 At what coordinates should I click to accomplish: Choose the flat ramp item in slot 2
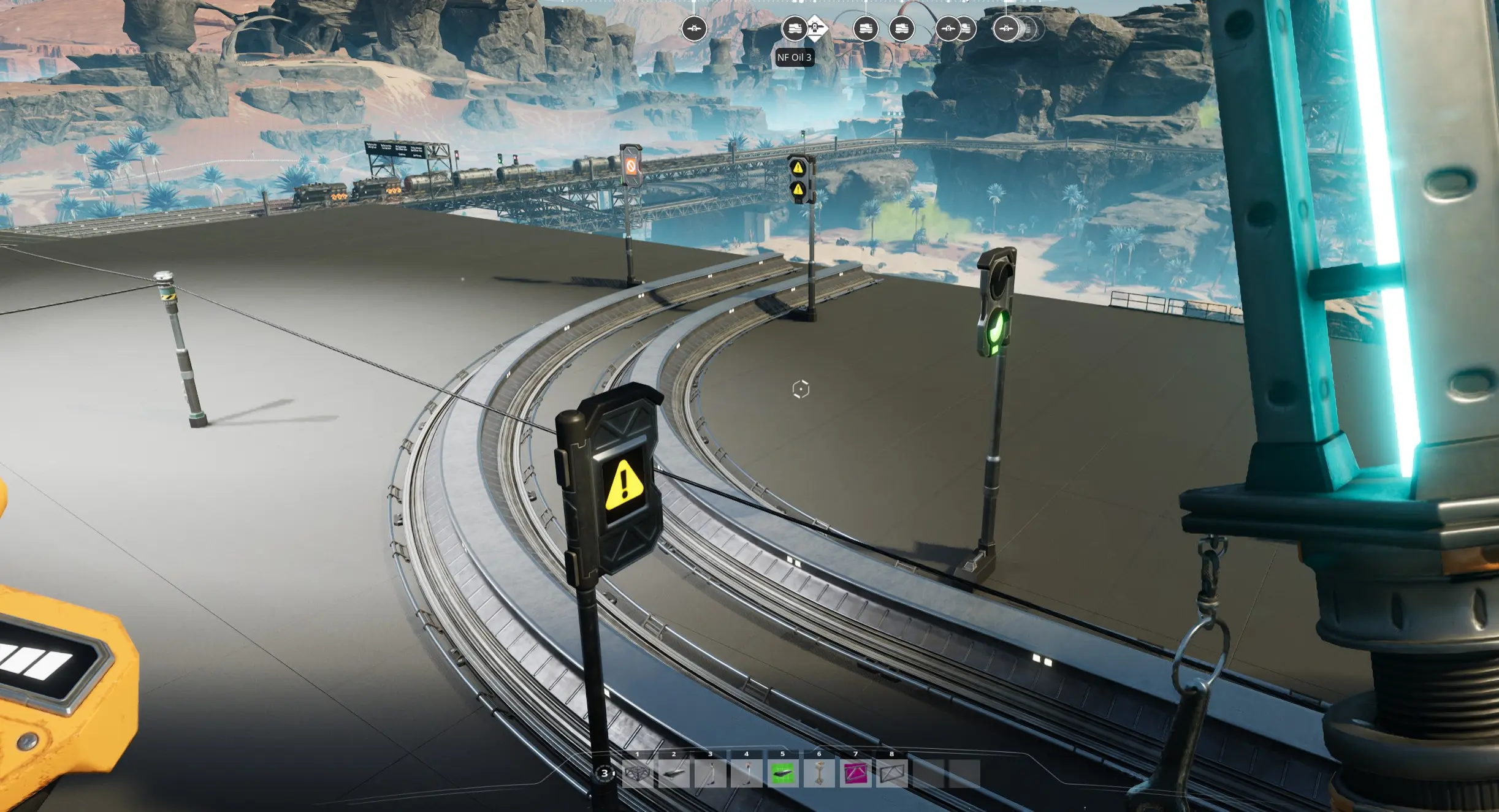coord(674,773)
